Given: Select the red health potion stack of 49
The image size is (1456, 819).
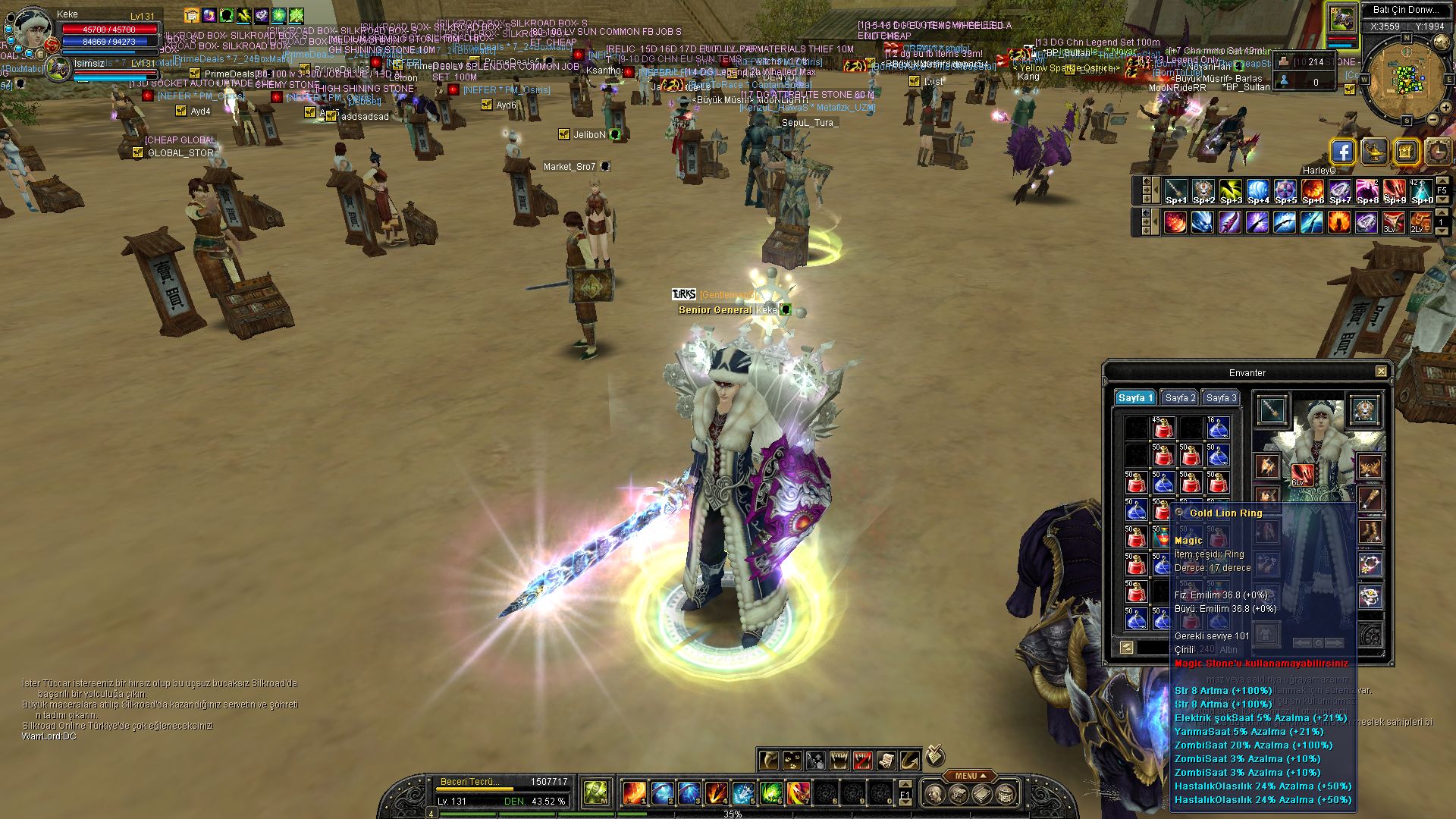Looking at the screenshot, I should (1163, 428).
